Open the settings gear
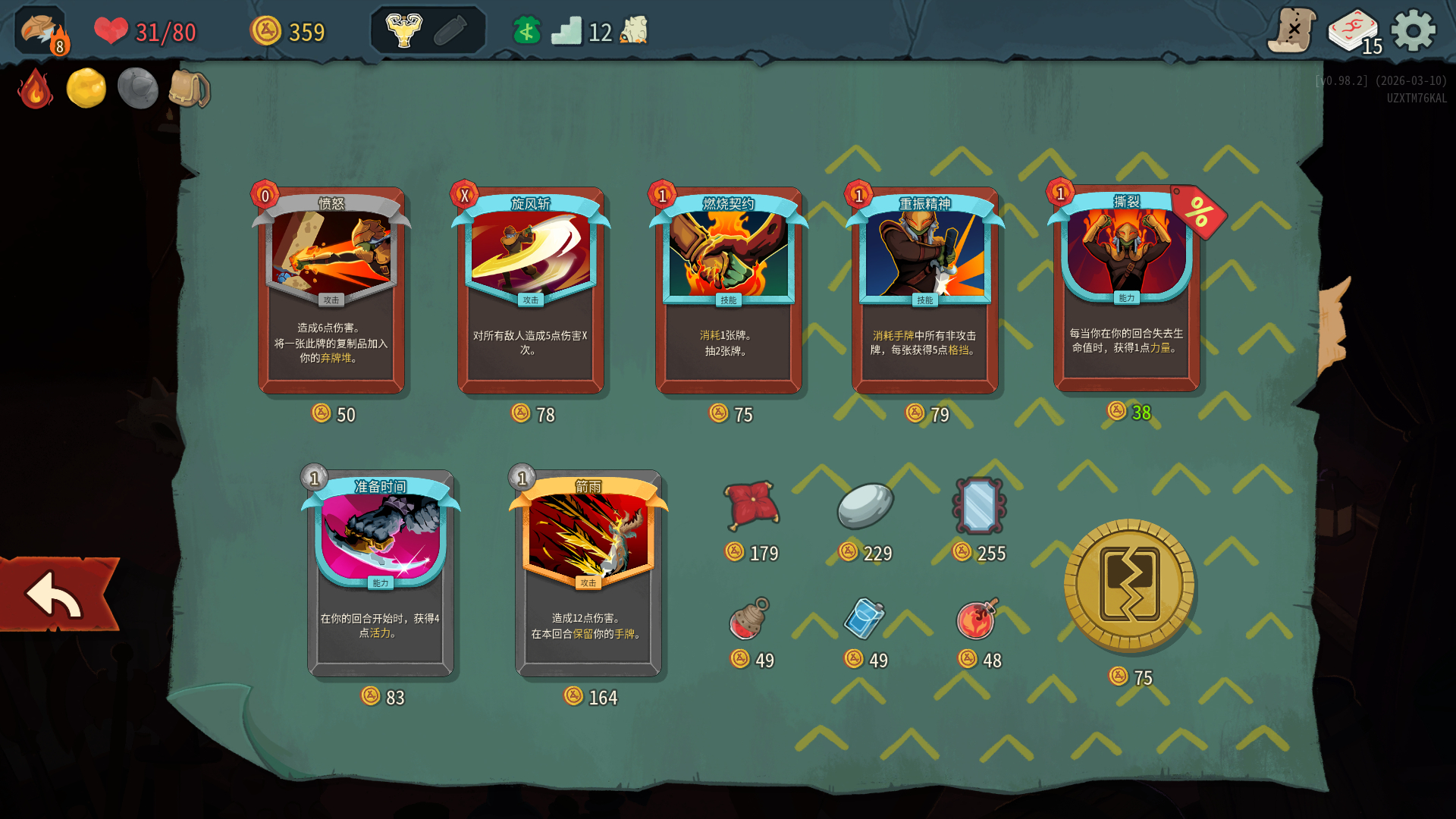The height and width of the screenshot is (819, 1456). click(1414, 31)
